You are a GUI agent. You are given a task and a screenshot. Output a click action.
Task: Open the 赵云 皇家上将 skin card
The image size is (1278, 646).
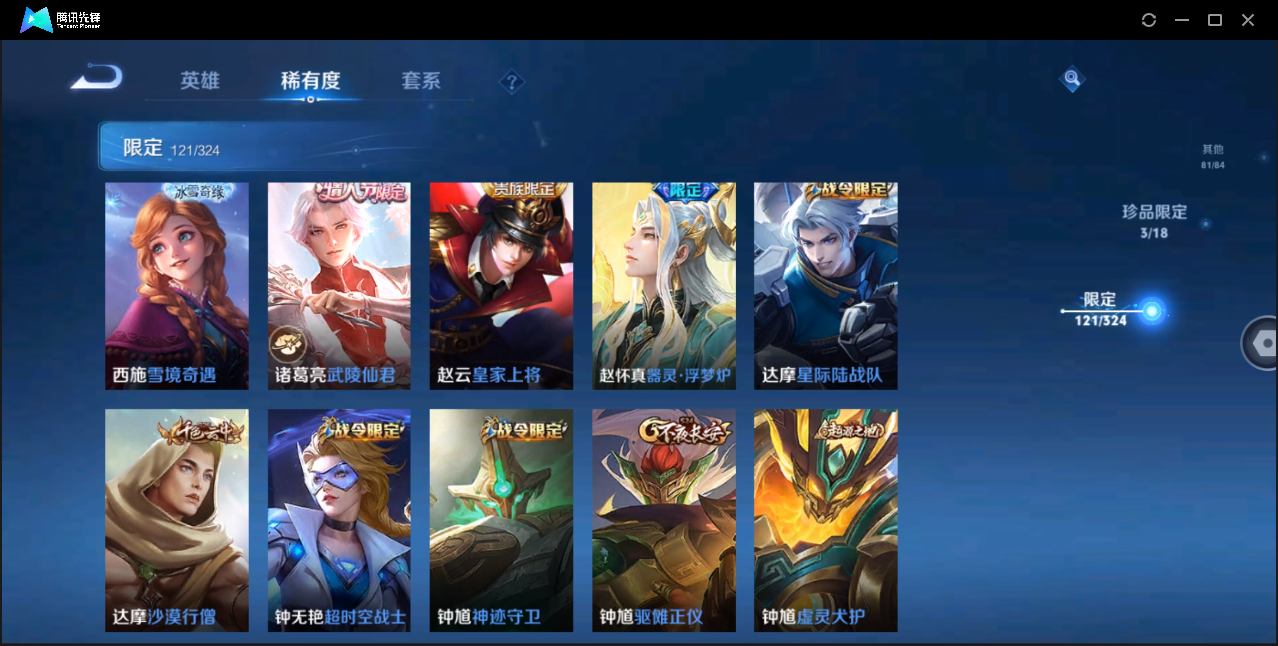point(501,286)
